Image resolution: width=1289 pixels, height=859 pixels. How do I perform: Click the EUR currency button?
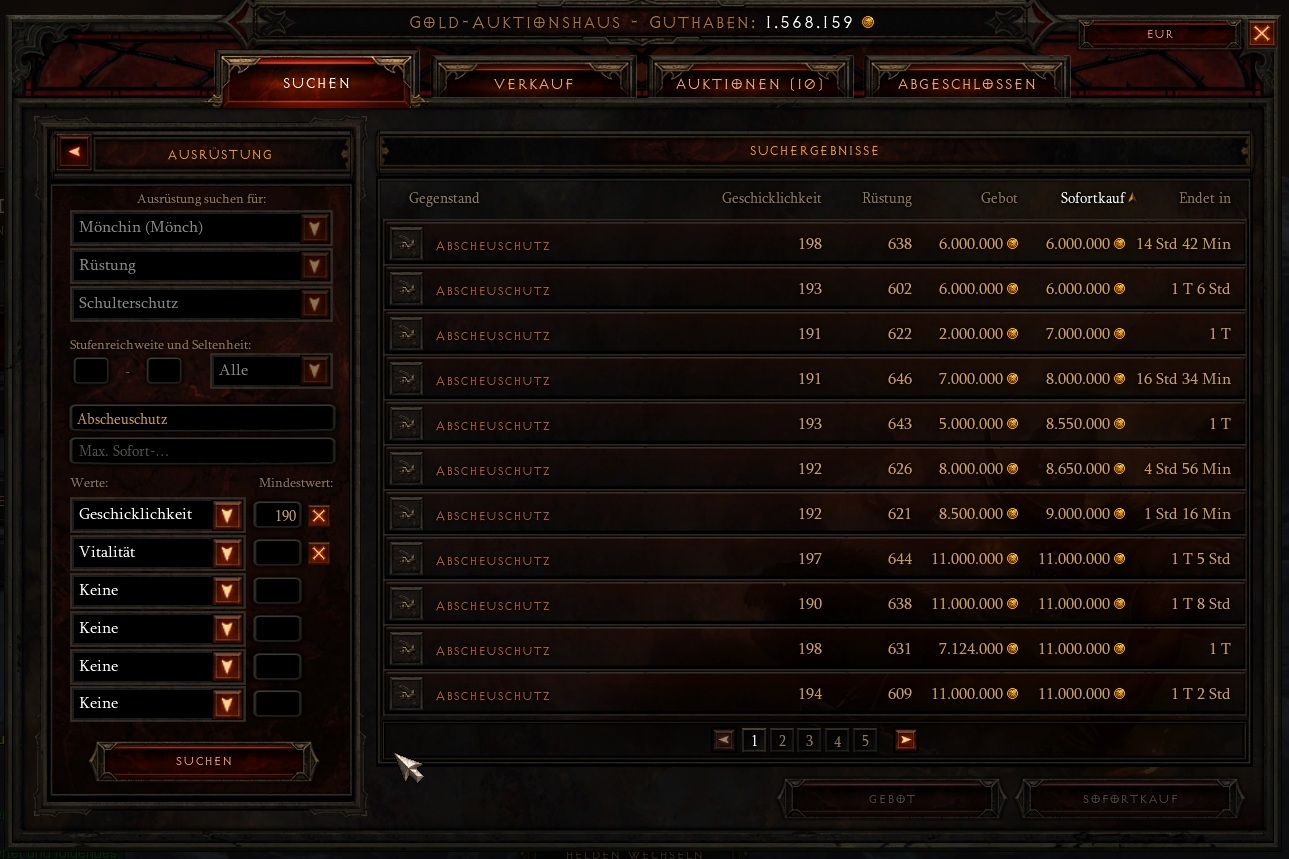point(1160,34)
